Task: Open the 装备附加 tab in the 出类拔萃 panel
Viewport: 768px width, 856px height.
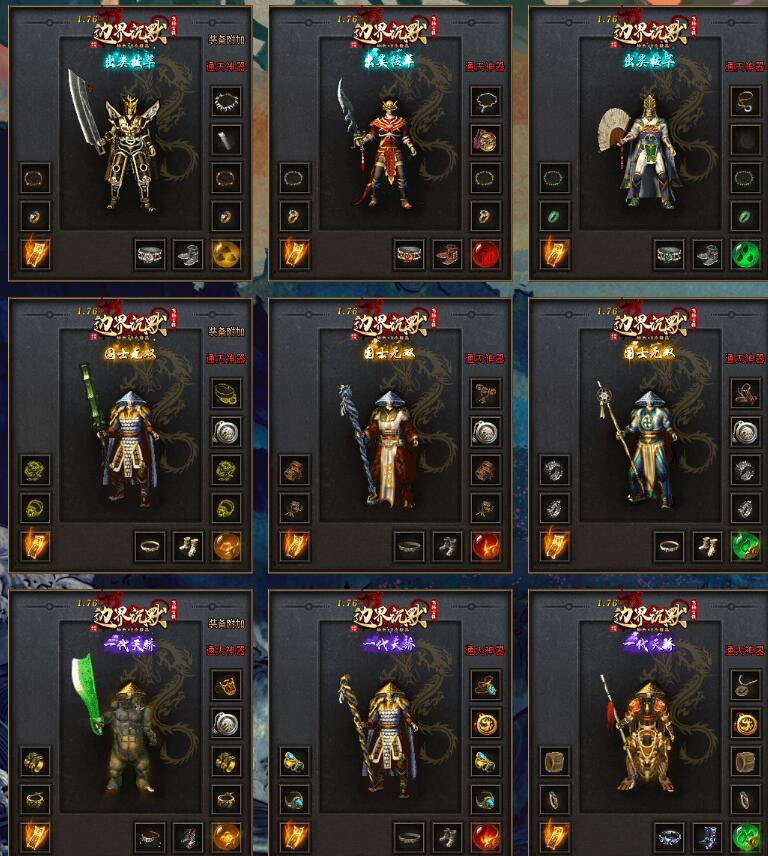Action: [225, 40]
